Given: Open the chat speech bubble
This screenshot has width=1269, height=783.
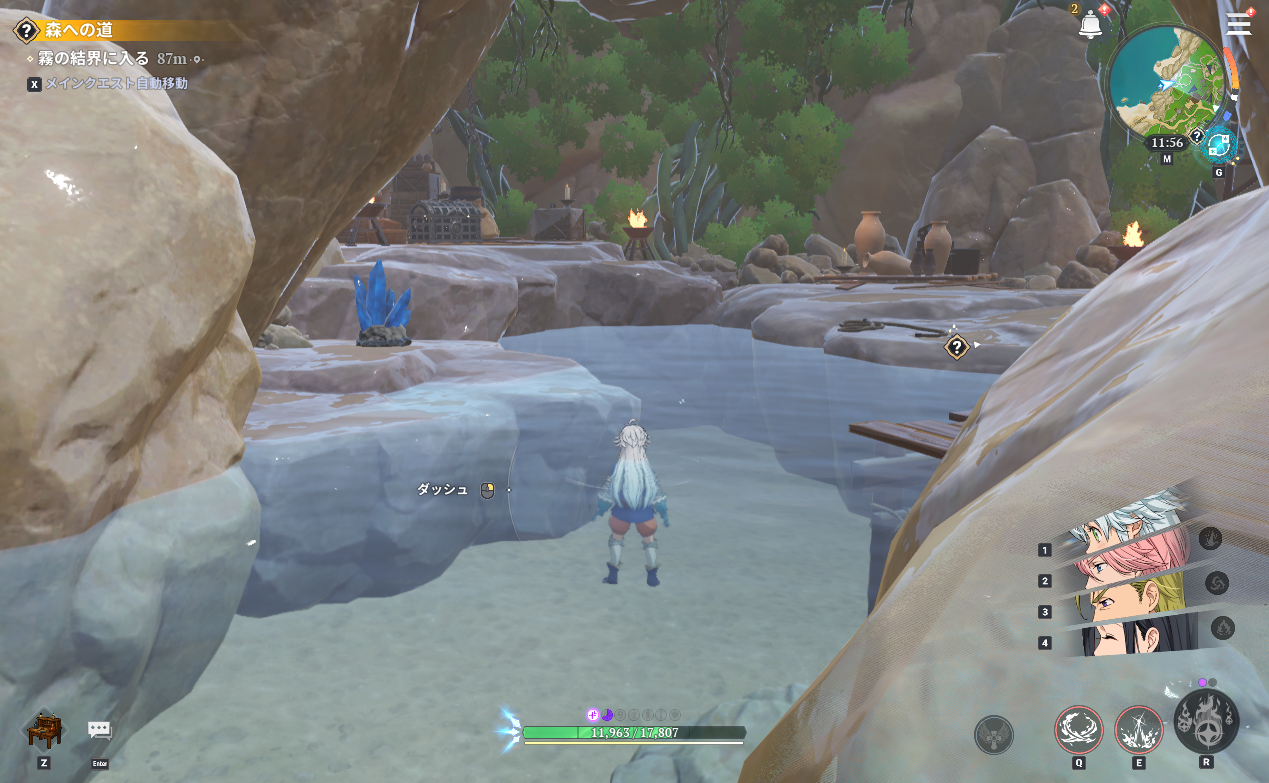Looking at the screenshot, I should (99, 730).
